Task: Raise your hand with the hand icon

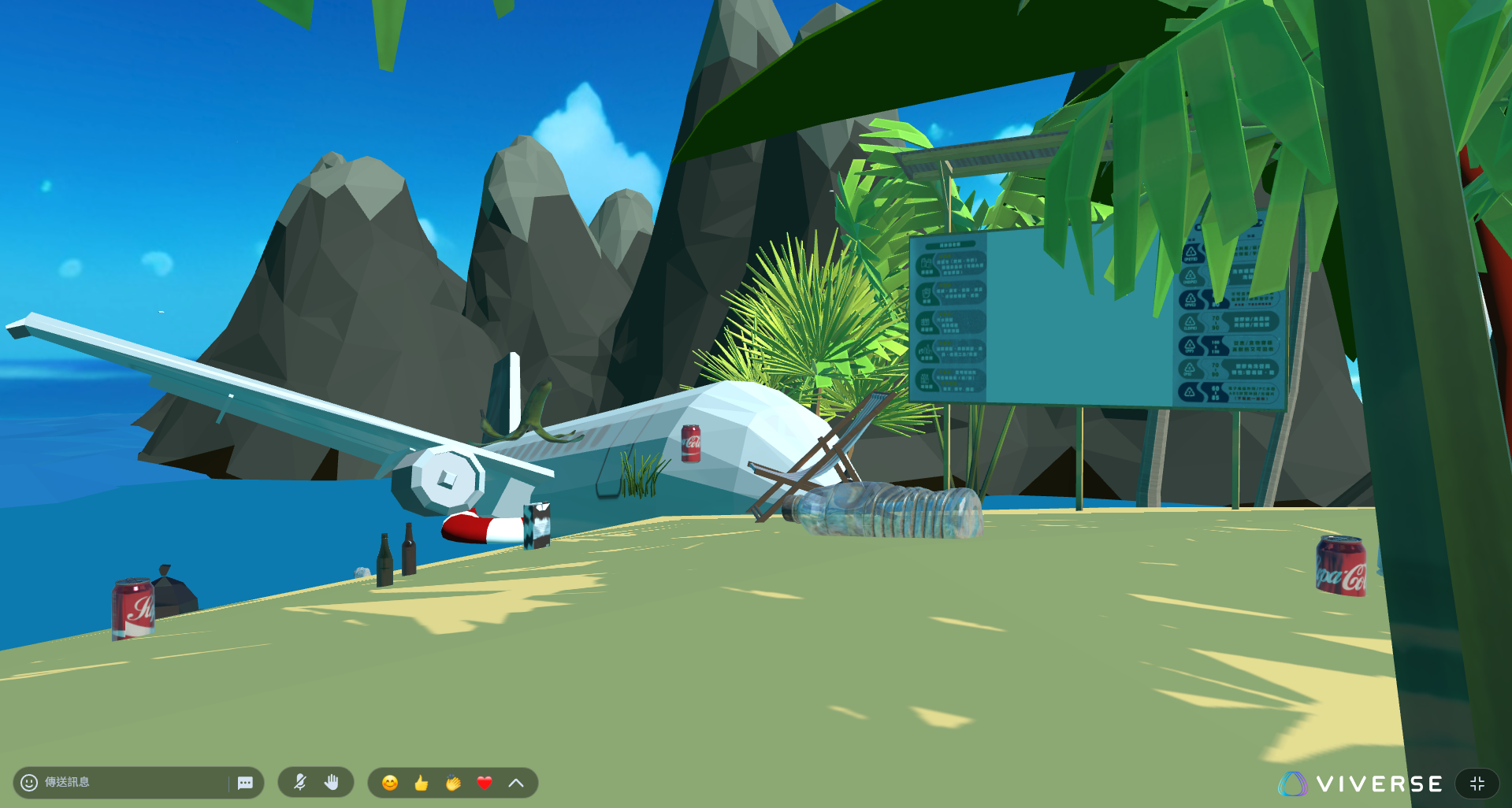Action: point(332,782)
